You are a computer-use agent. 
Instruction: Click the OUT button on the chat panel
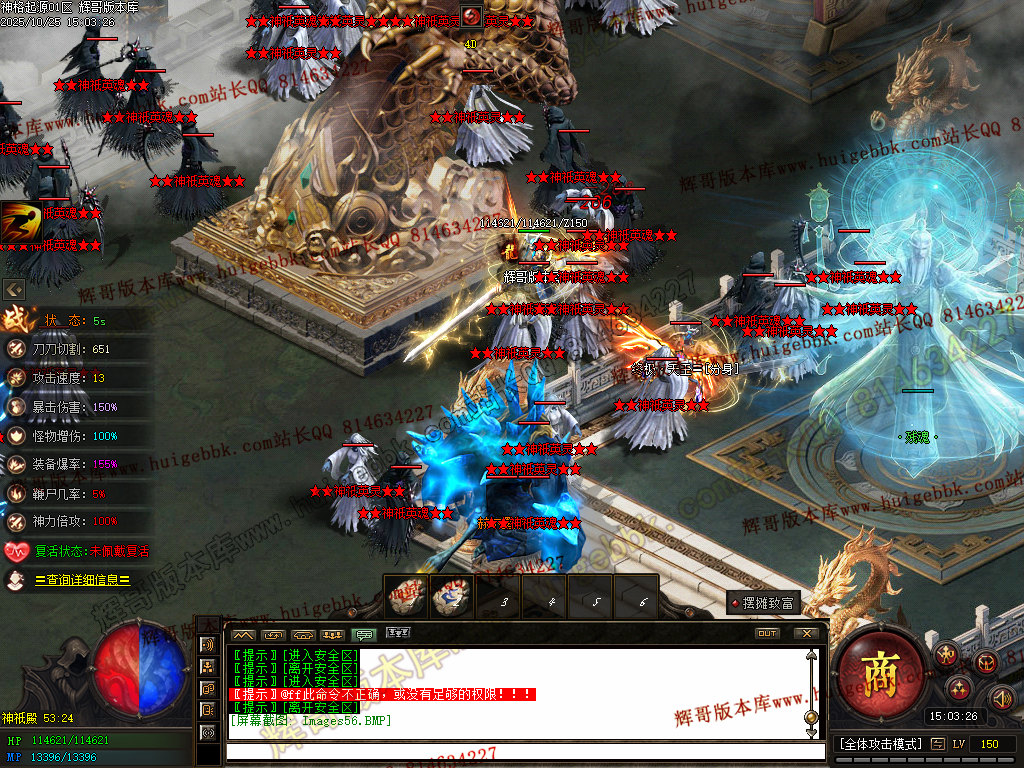(x=767, y=634)
